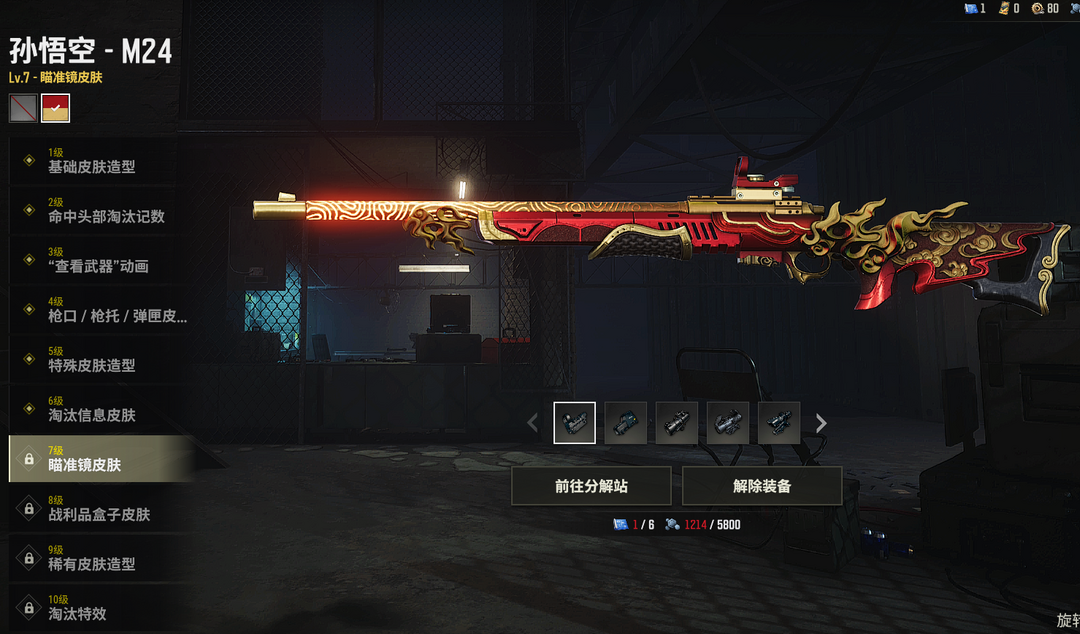Select the highlighted first scope thumbnail
Screen dimensions: 1080x634
pos(575,423)
